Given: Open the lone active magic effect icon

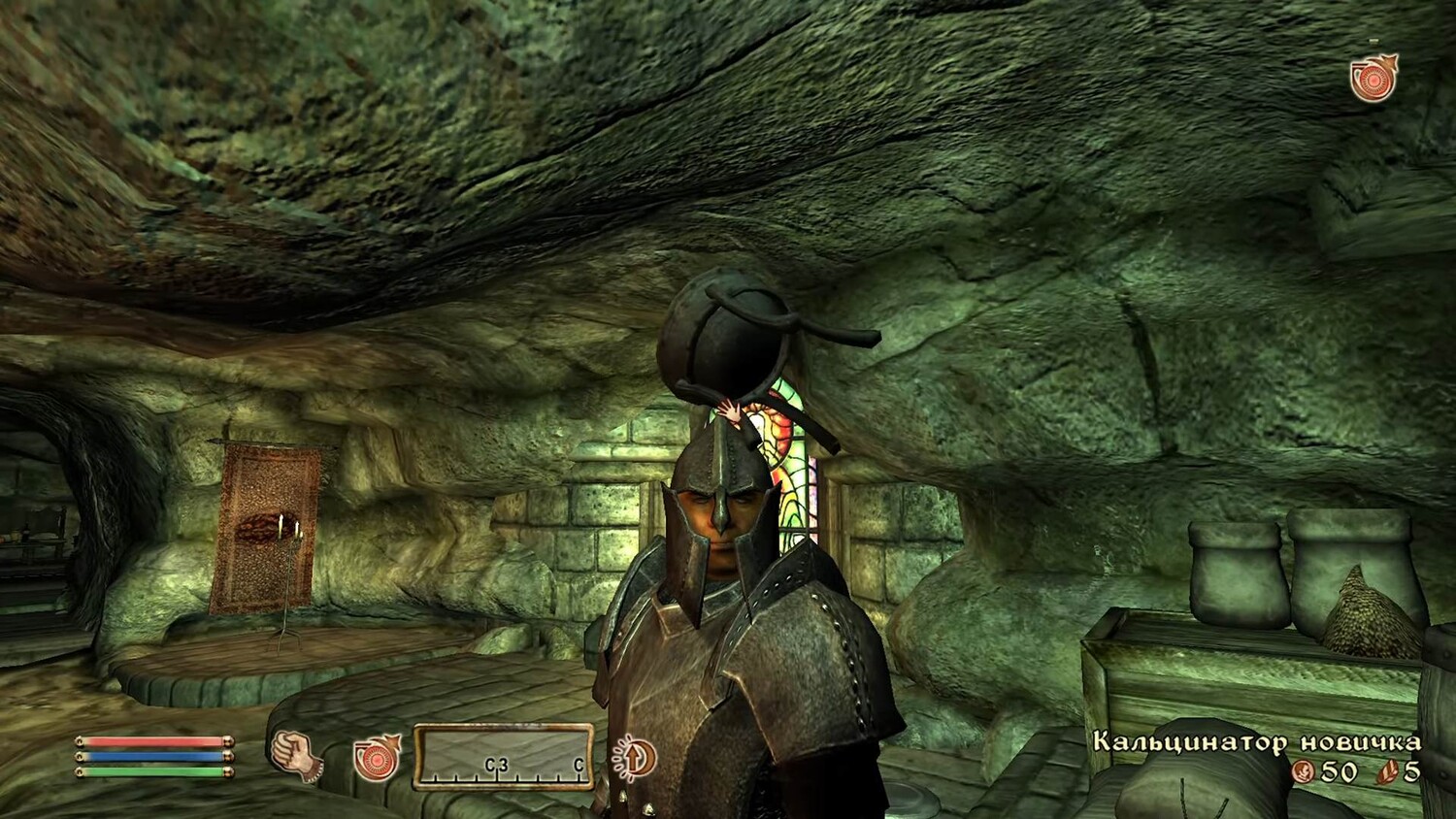Looking at the screenshot, I should [1373, 78].
